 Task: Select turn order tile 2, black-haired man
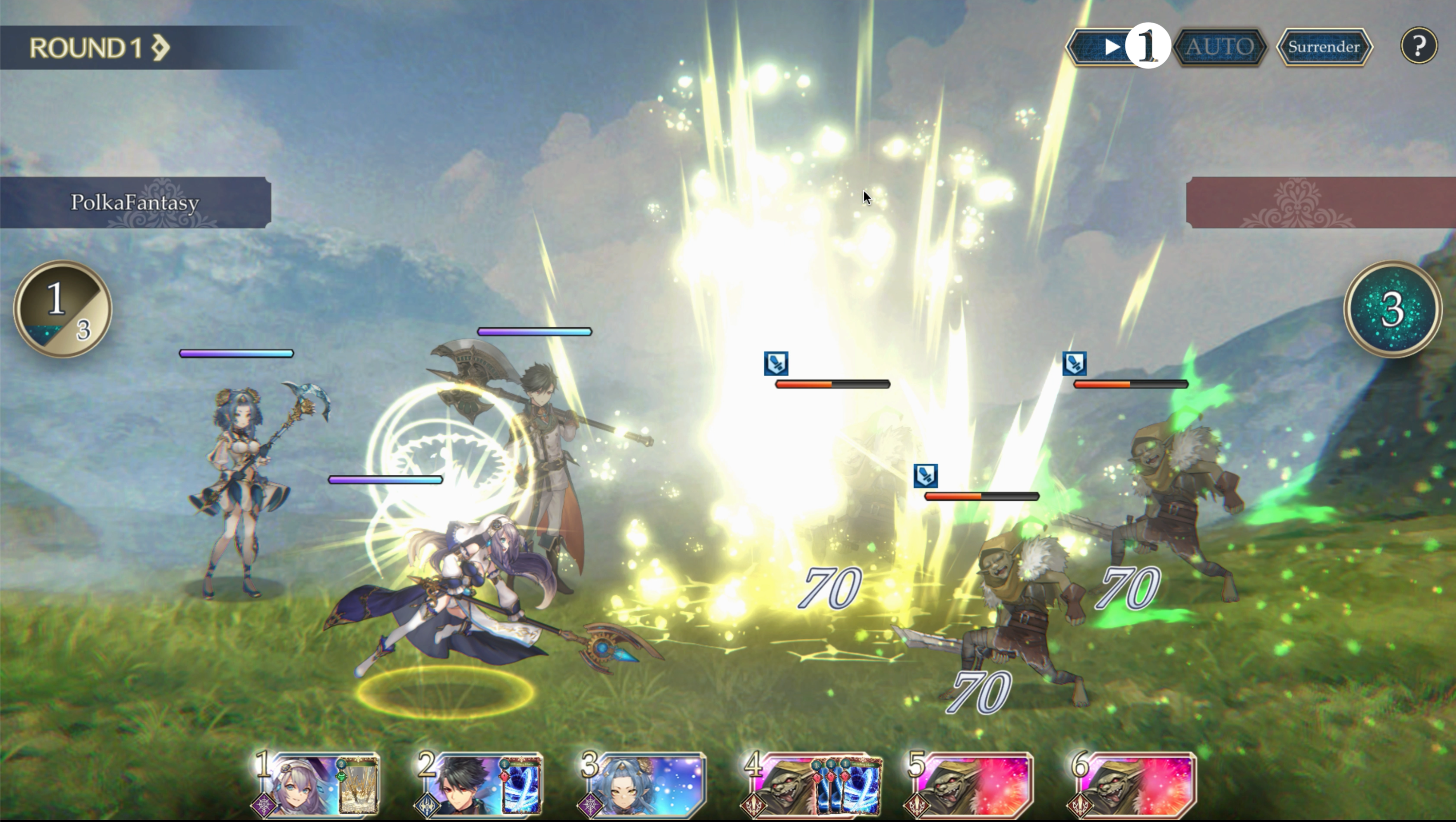479,785
